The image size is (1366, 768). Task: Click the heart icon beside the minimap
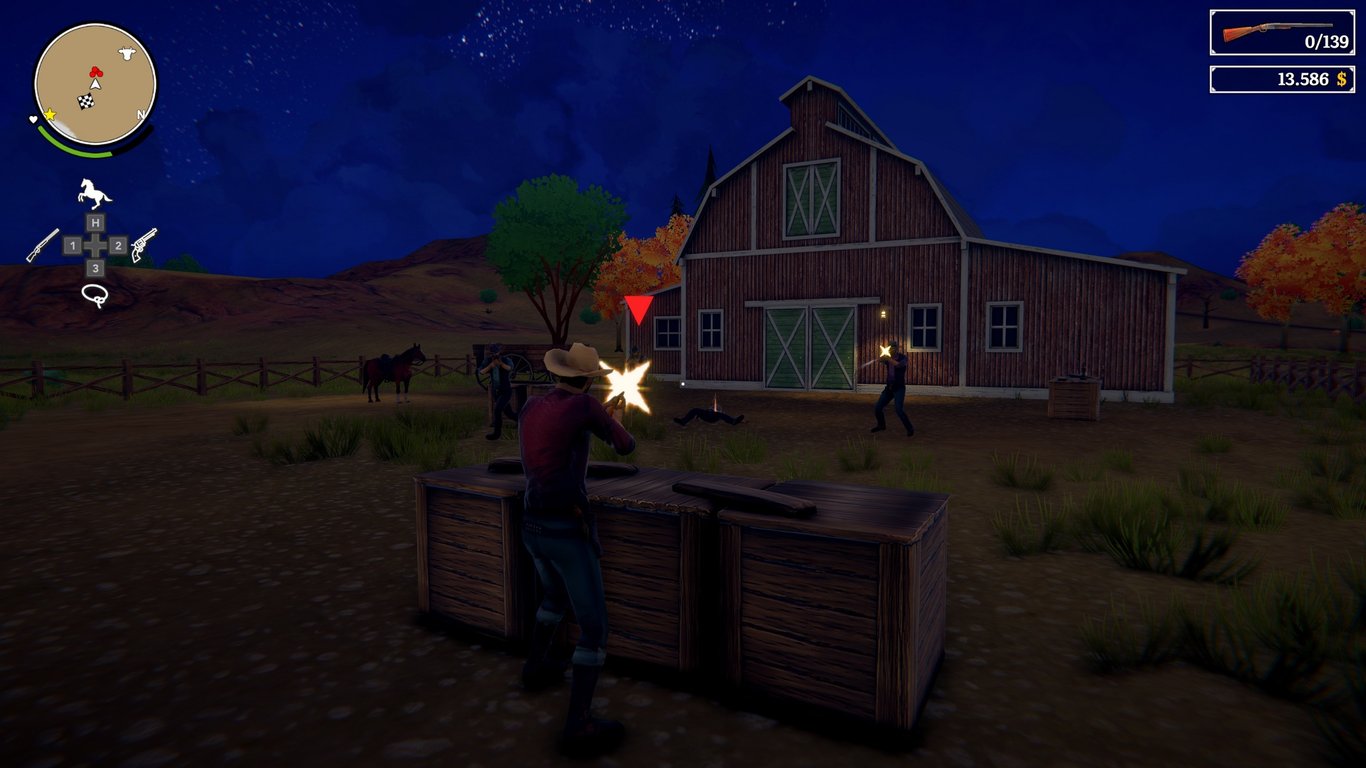(33, 119)
